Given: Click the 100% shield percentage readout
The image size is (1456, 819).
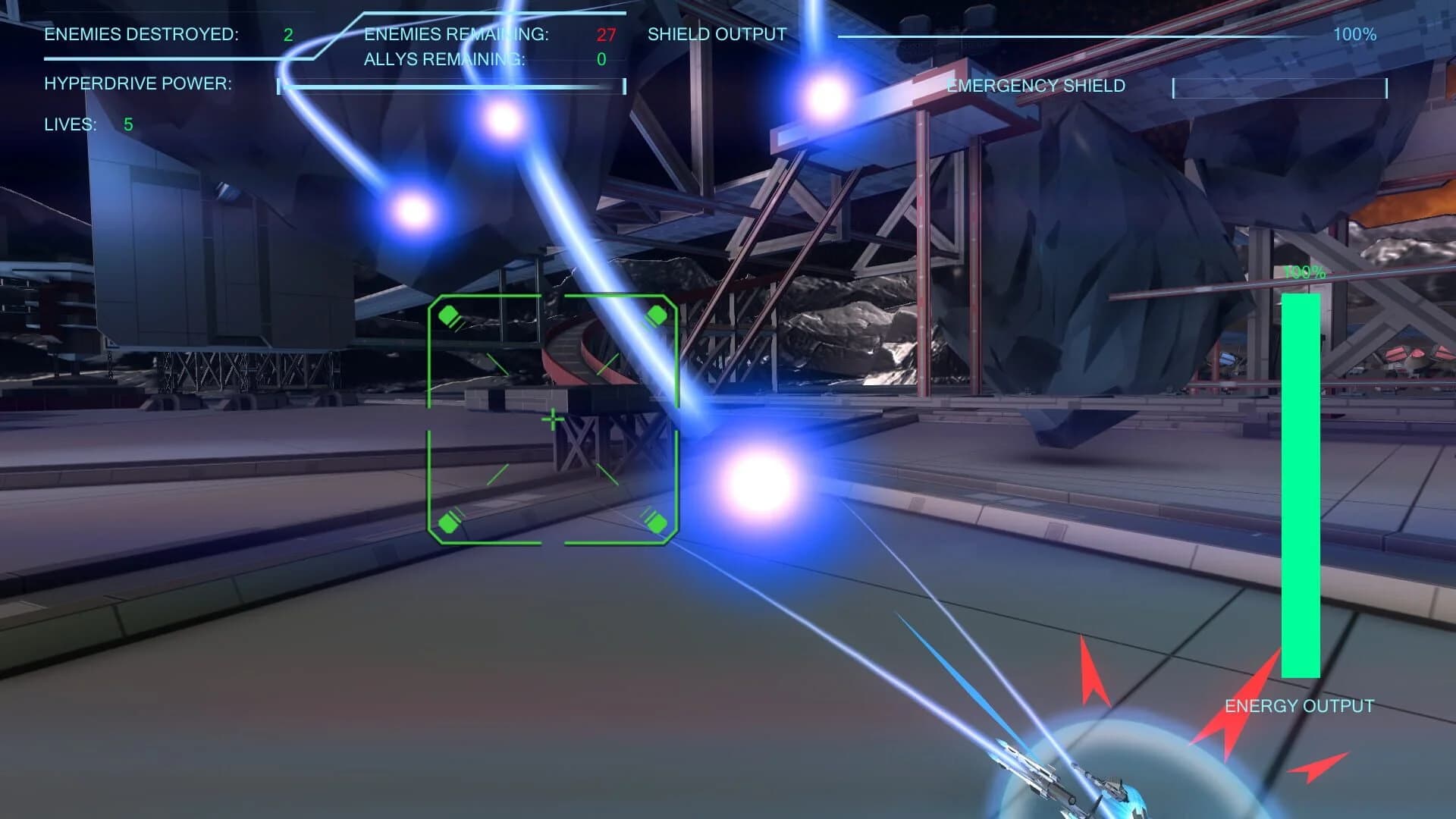Looking at the screenshot, I should click(x=1354, y=33).
